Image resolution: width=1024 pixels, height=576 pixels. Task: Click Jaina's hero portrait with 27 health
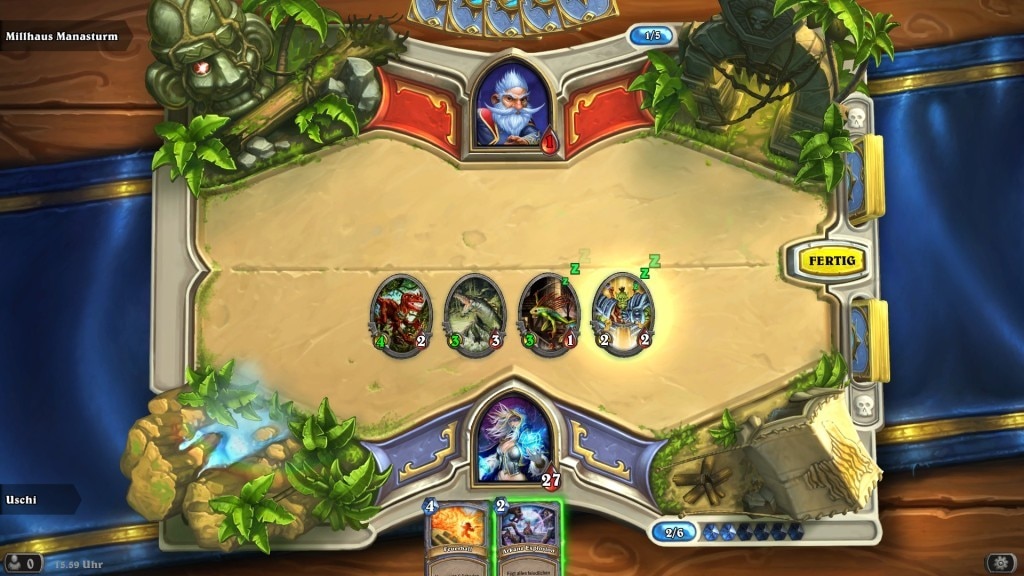512,439
